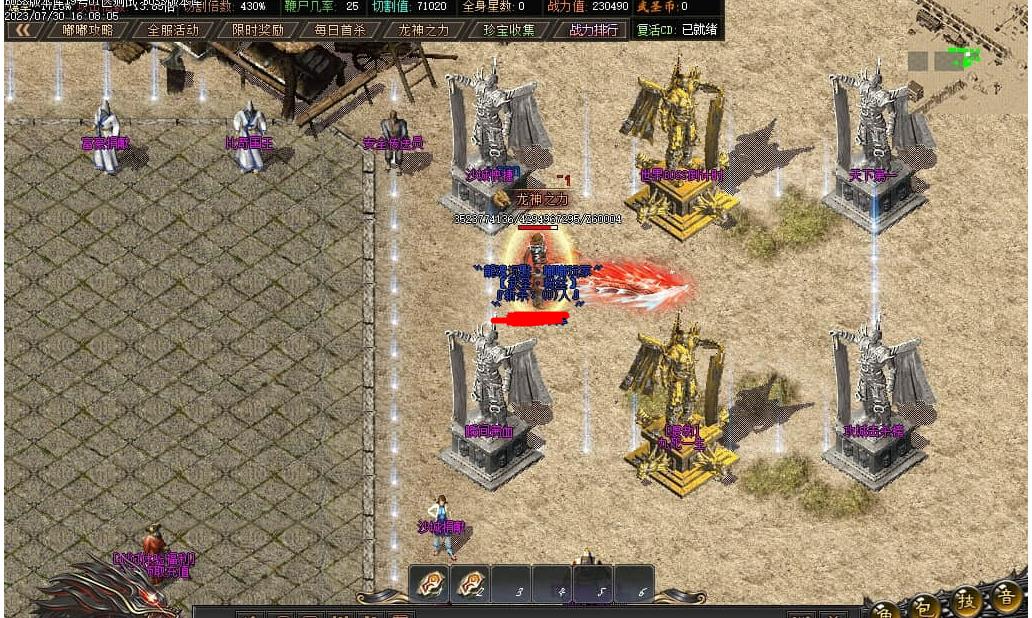View the 战力排行 power ranking
Viewport: 1032px width, 618px height.
point(593,30)
